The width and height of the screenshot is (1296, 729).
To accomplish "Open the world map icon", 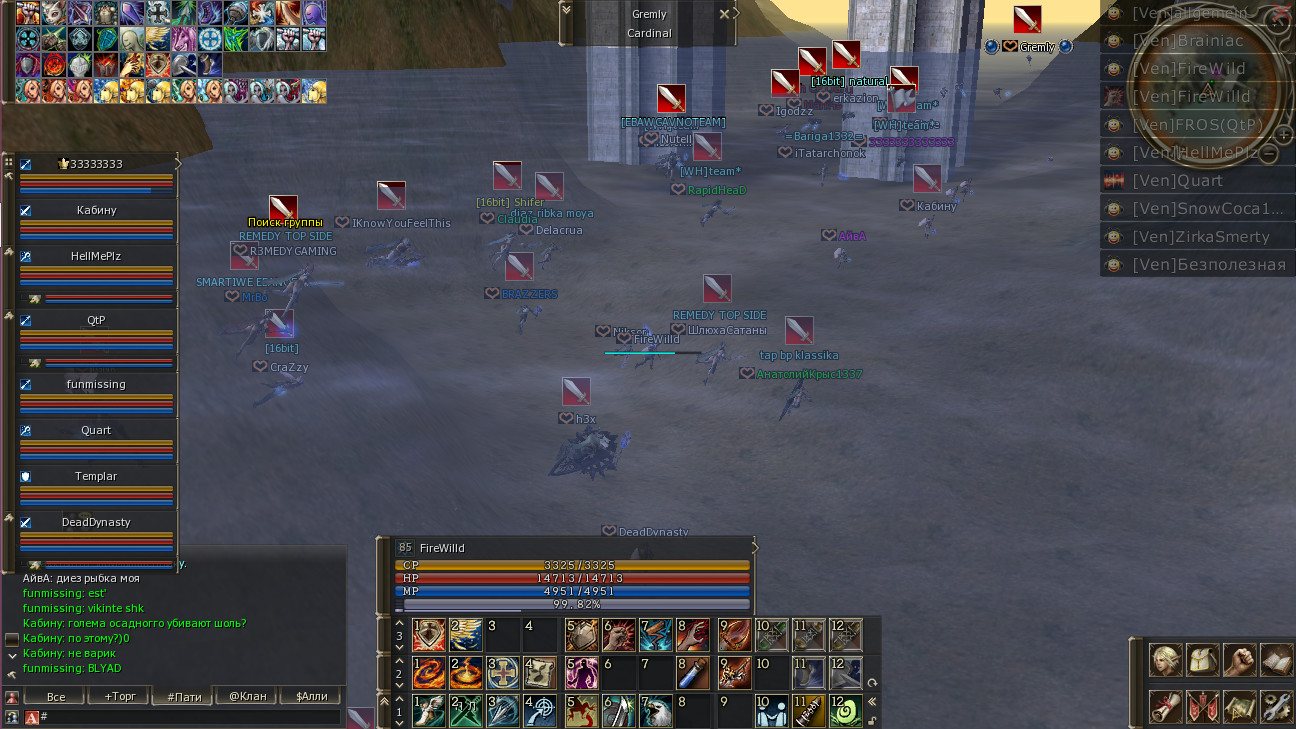I will (x=1240, y=706).
